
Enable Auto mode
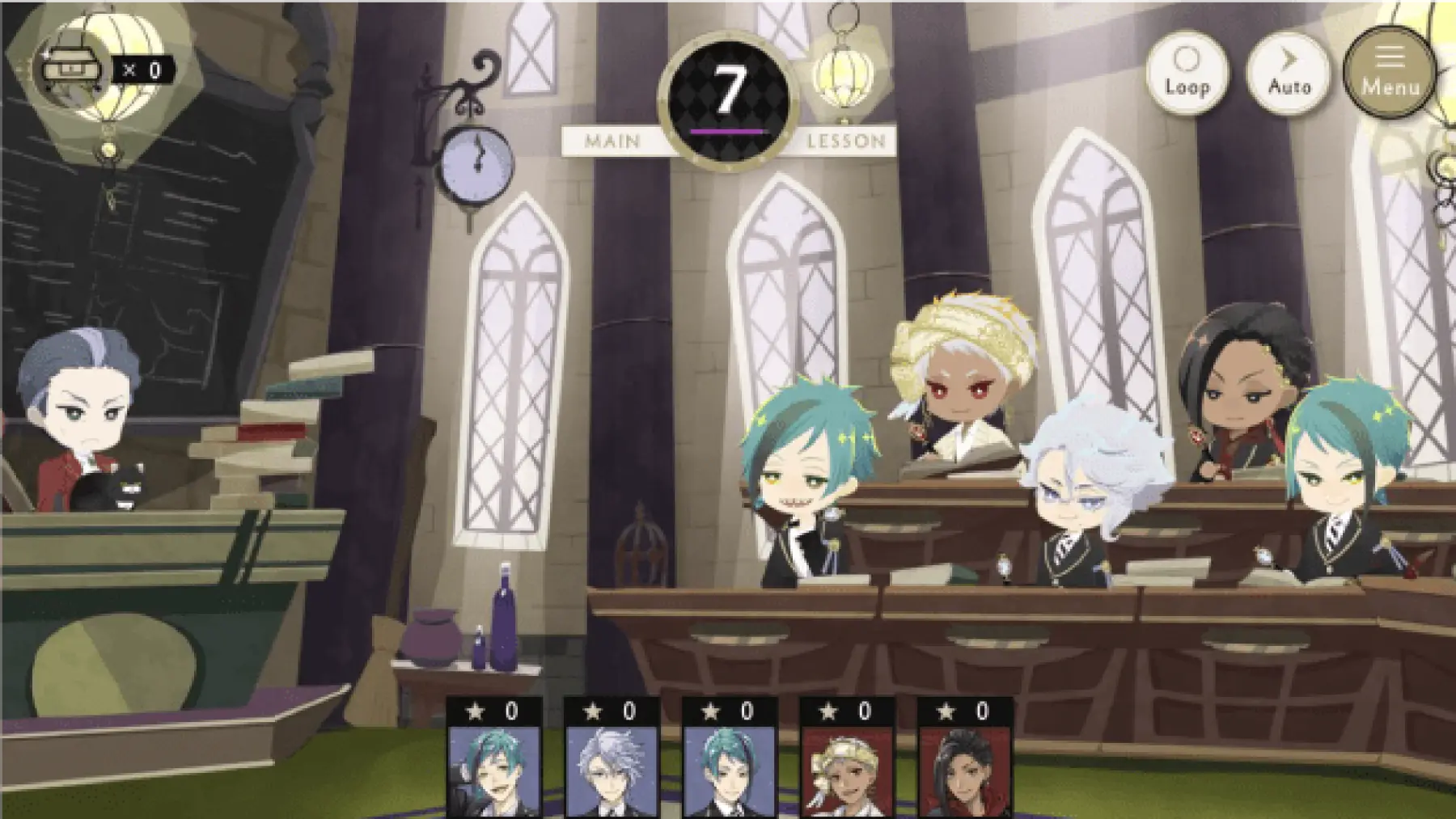coord(1289,73)
